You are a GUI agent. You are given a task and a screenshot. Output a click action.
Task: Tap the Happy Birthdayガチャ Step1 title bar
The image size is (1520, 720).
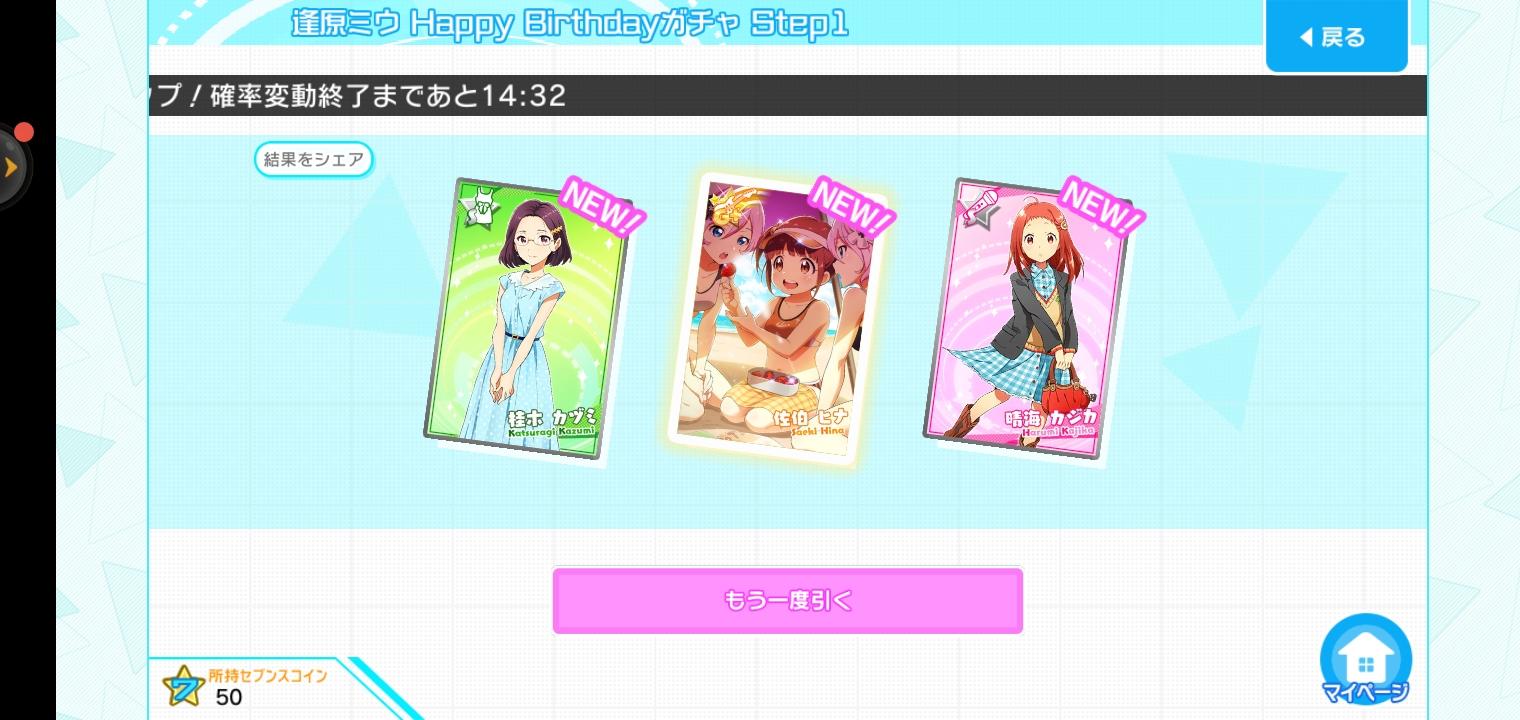click(x=568, y=24)
